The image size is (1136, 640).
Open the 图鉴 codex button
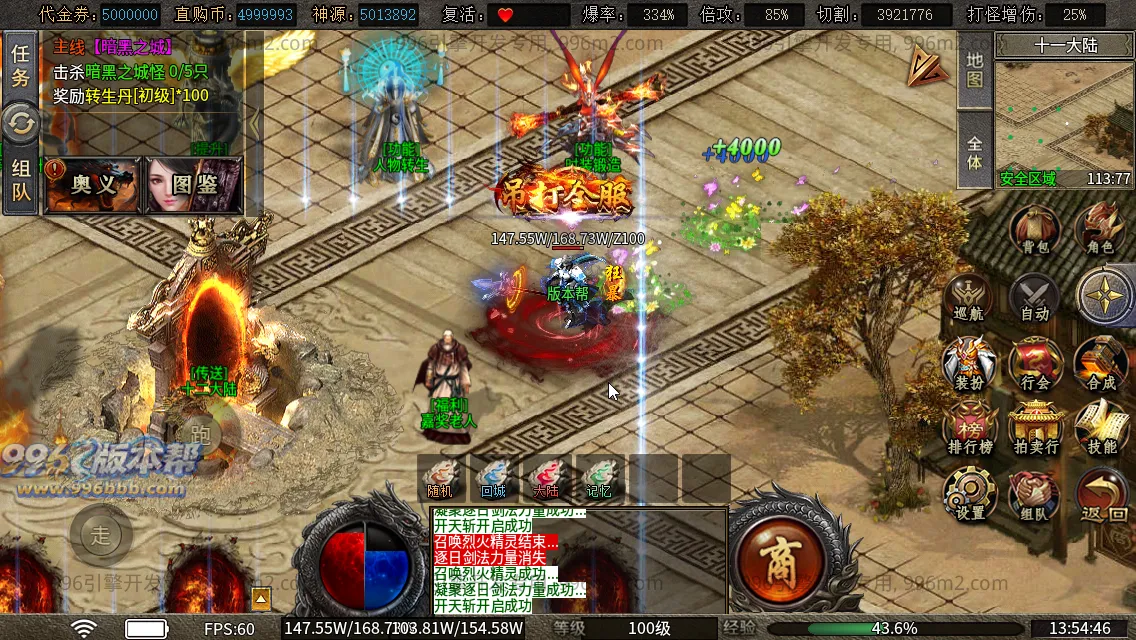[194, 185]
